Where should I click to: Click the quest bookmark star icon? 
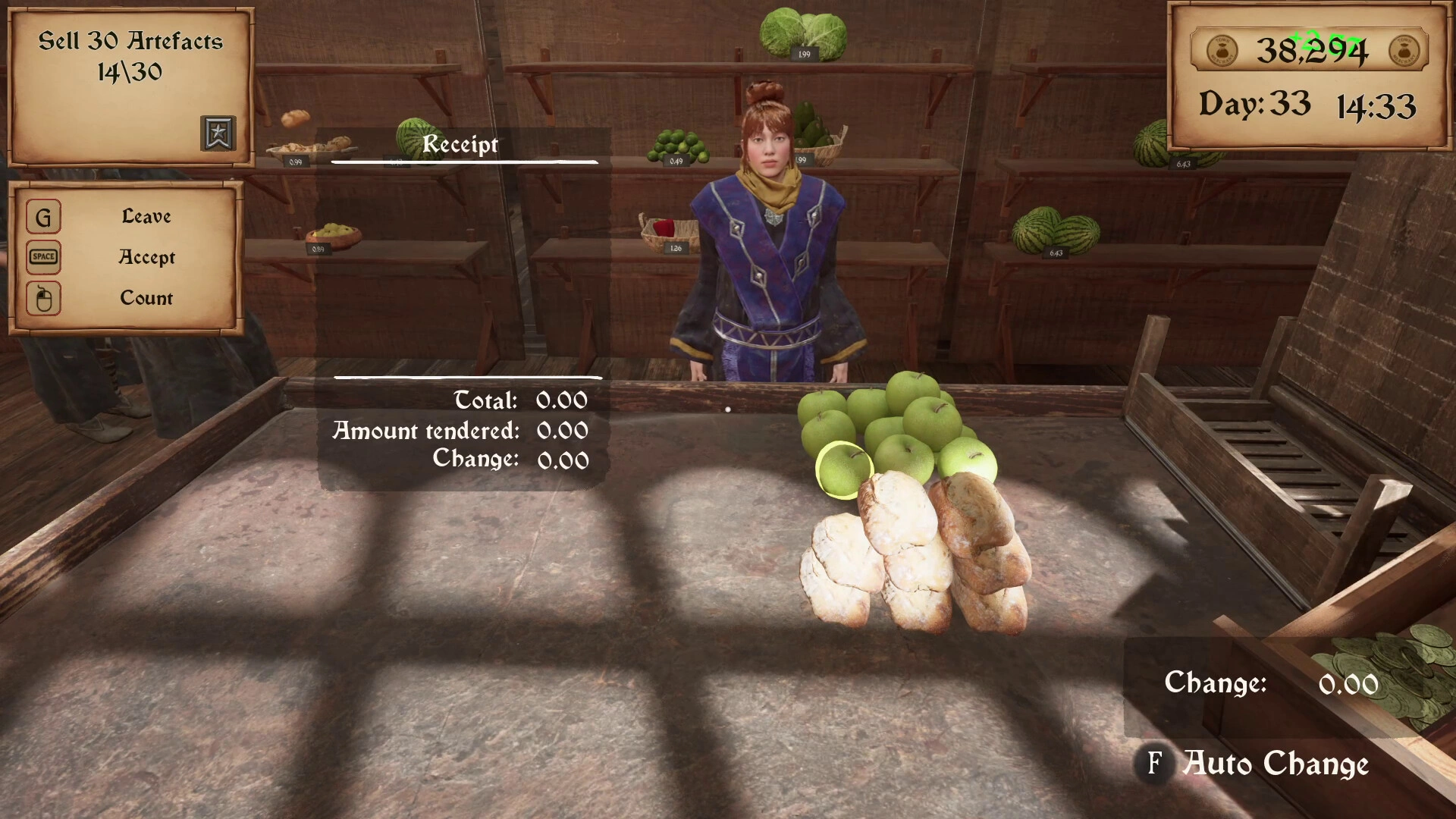218,133
